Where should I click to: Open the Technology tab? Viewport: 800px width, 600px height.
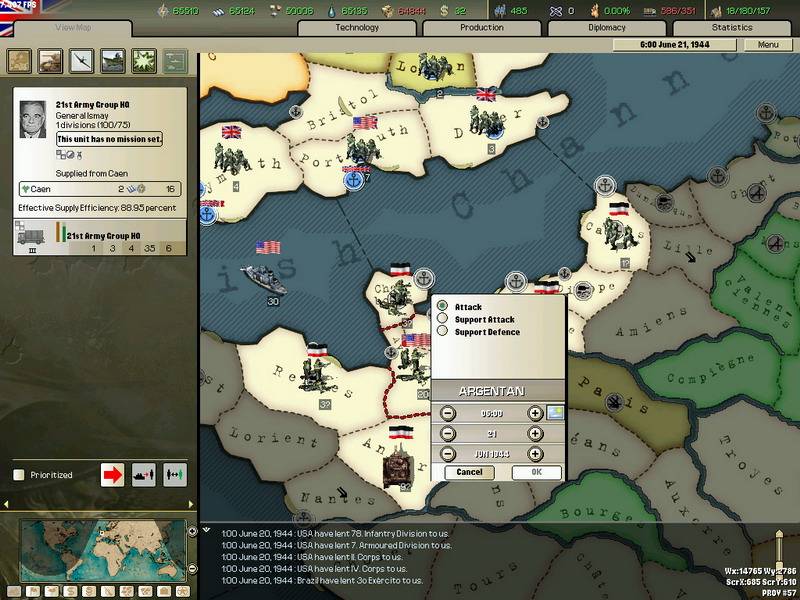[x=357, y=28]
